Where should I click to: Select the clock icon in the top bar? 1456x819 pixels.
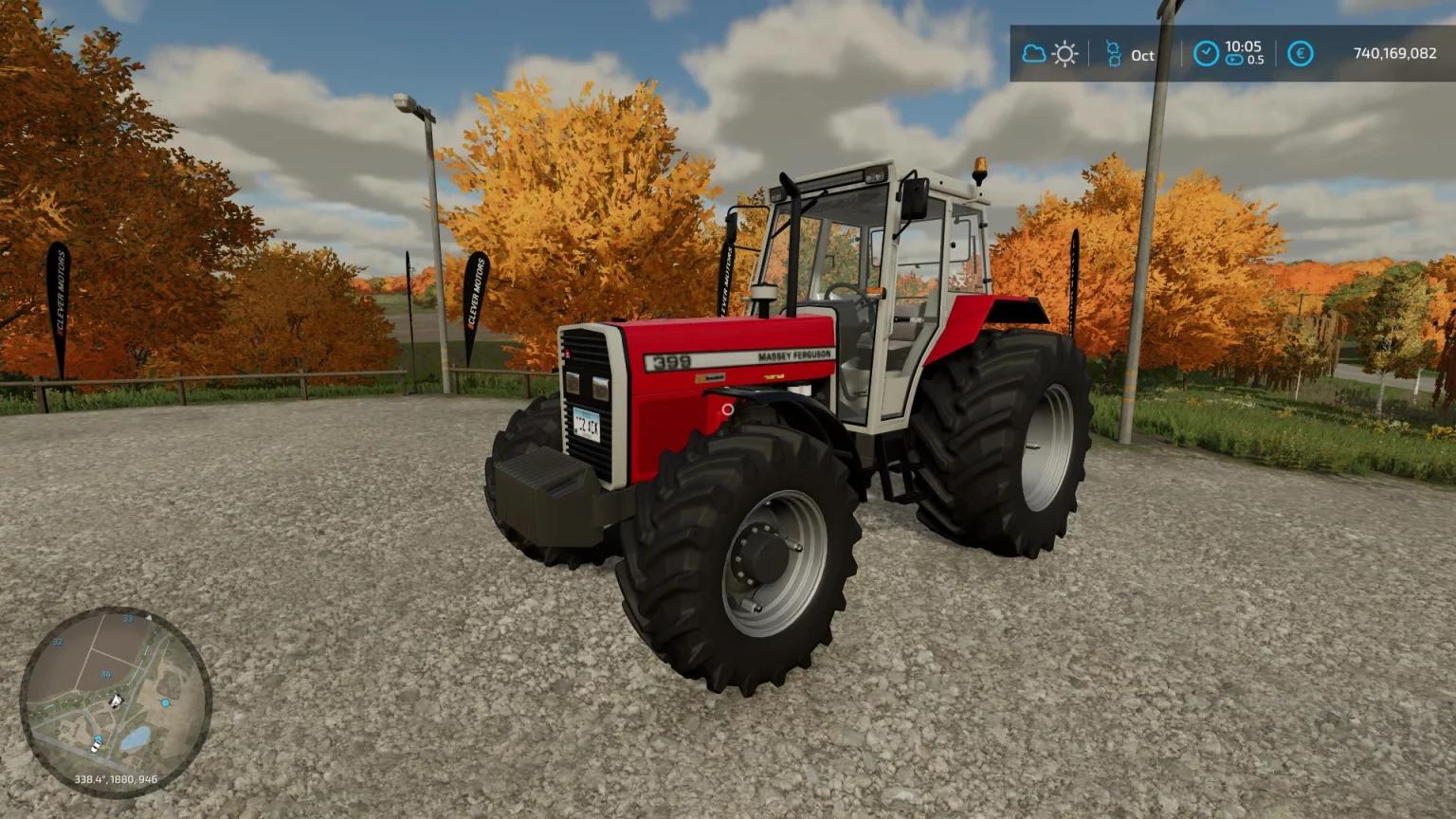[1205, 54]
